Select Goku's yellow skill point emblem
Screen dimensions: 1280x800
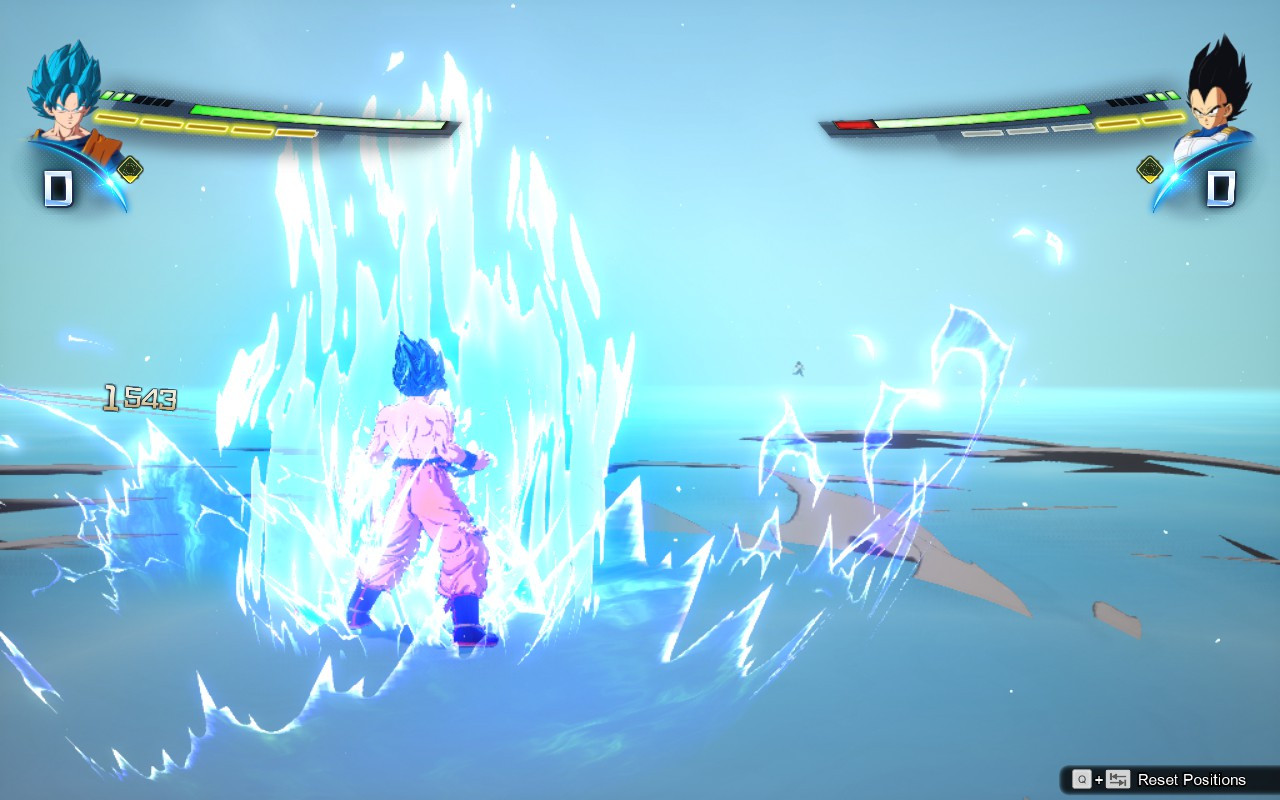(130, 167)
